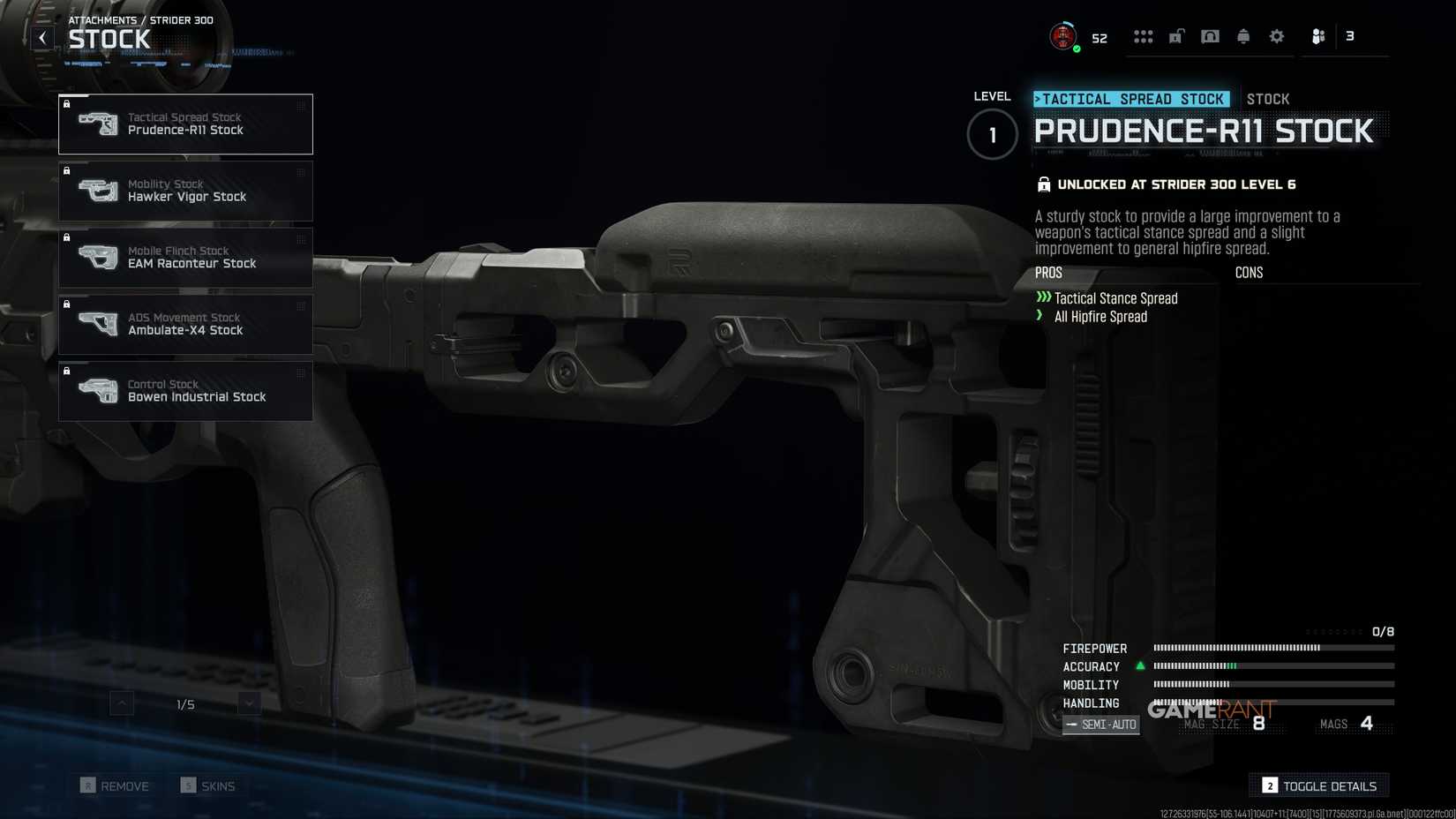
Task: Click the grid menu icon at top right
Action: pyautogui.click(x=1143, y=36)
